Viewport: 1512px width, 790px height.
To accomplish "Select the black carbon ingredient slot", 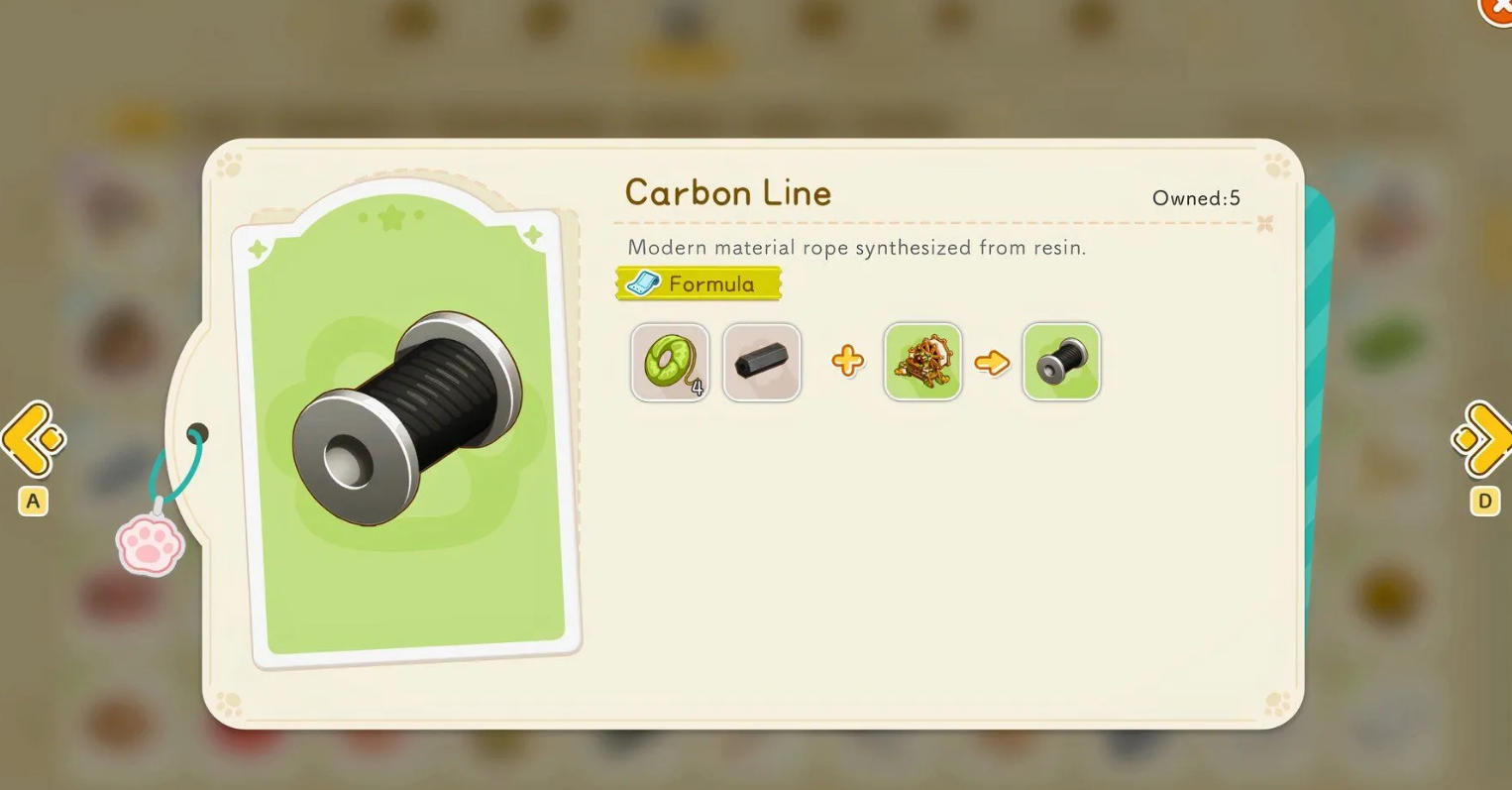I will (x=762, y=362).
